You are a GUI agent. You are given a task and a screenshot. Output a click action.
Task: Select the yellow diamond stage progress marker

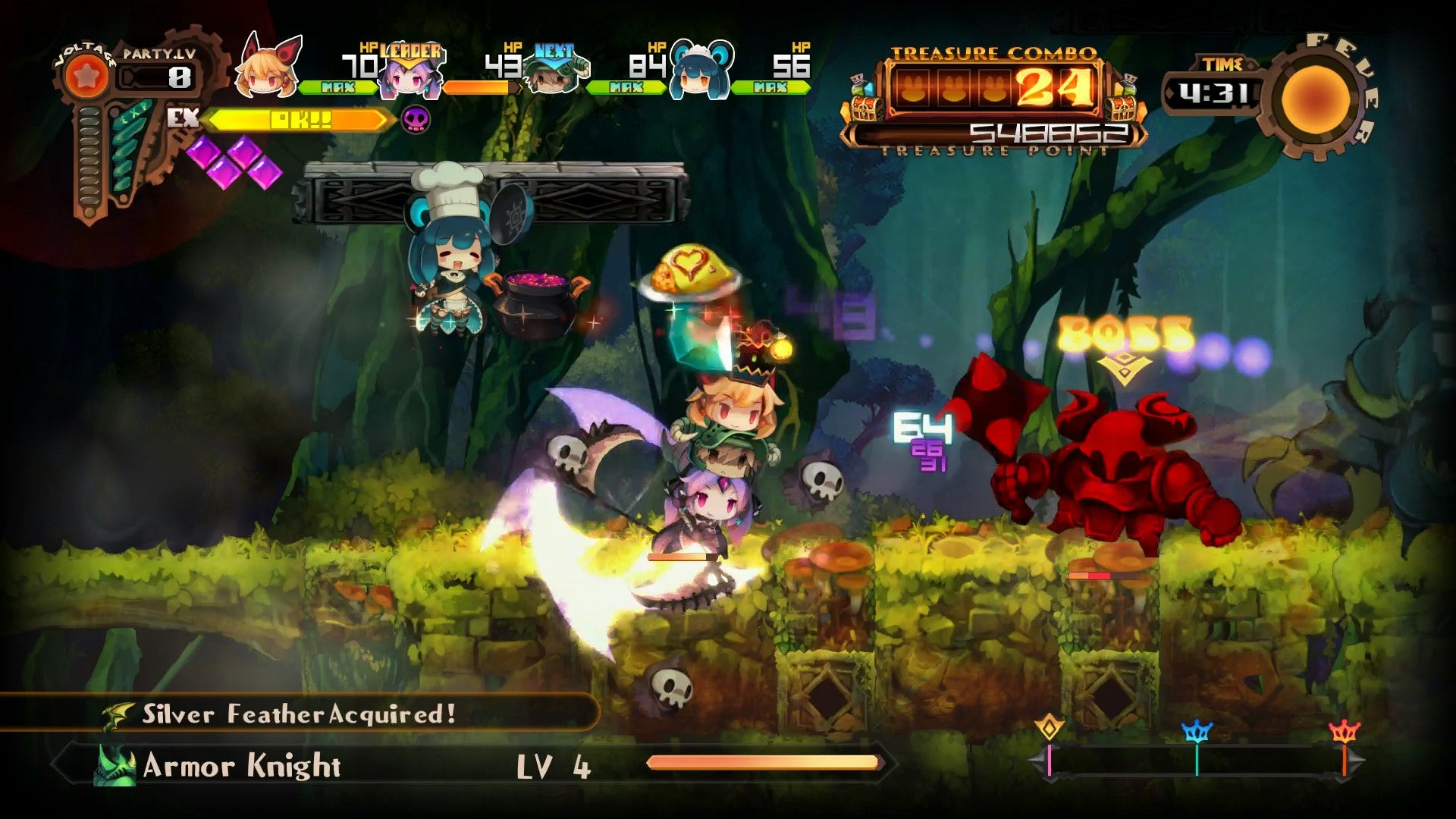(1050, 727)
